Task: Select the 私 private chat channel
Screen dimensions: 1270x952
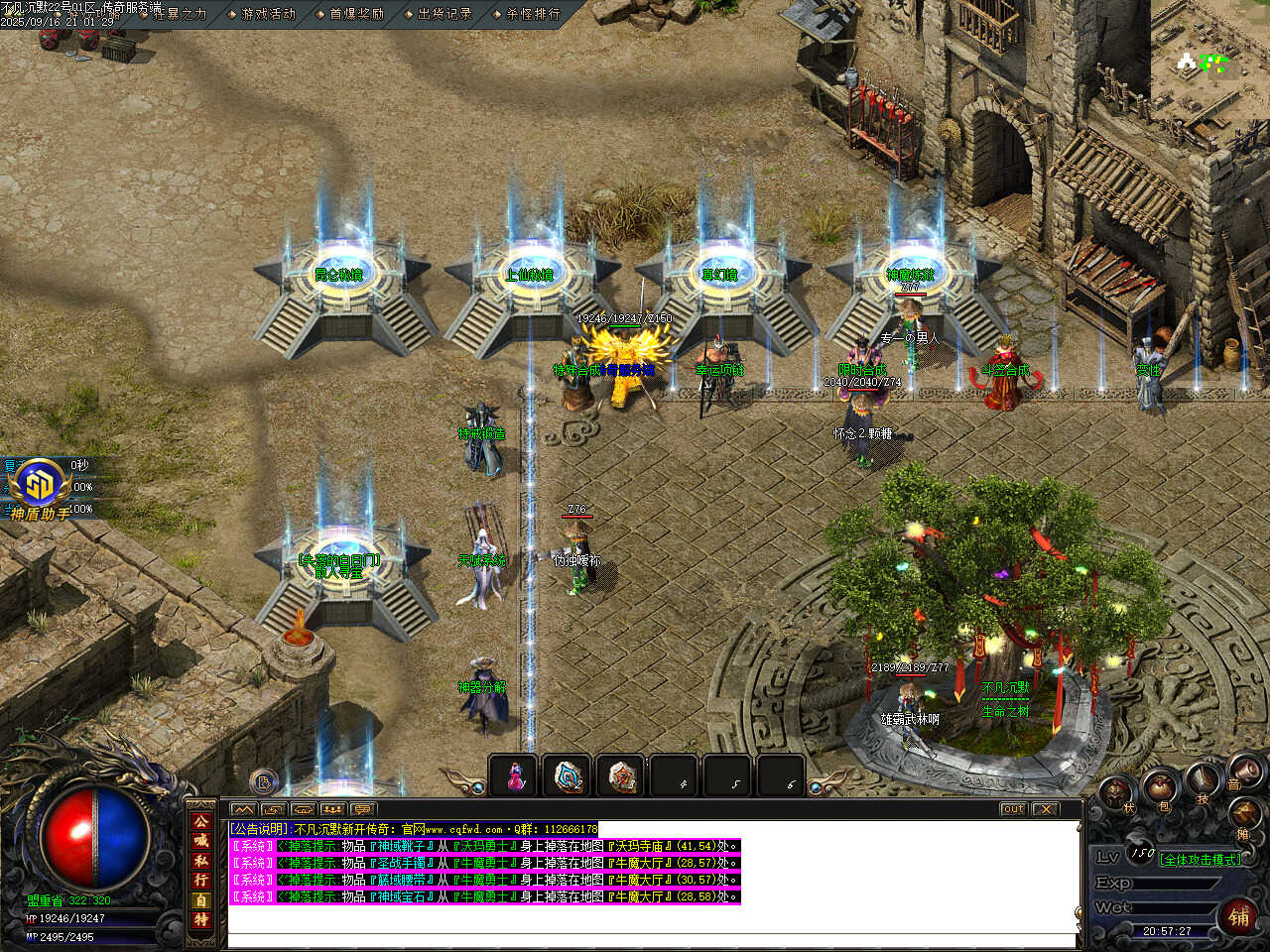Action: (x=201, y=861)
